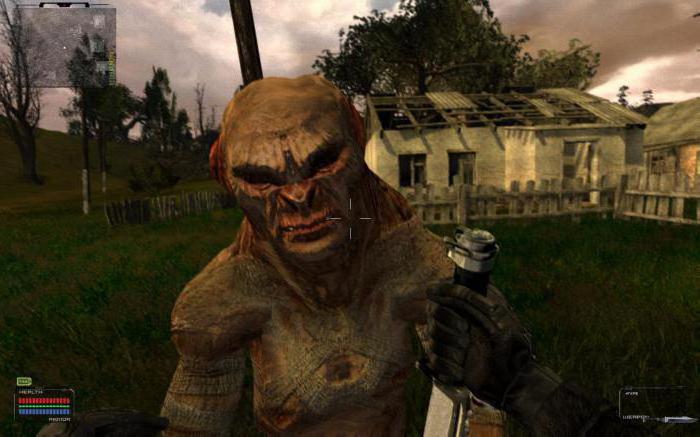Screen dimensions: 700x437
Task: Click the minimap in the corner
Action: point(66,44)
